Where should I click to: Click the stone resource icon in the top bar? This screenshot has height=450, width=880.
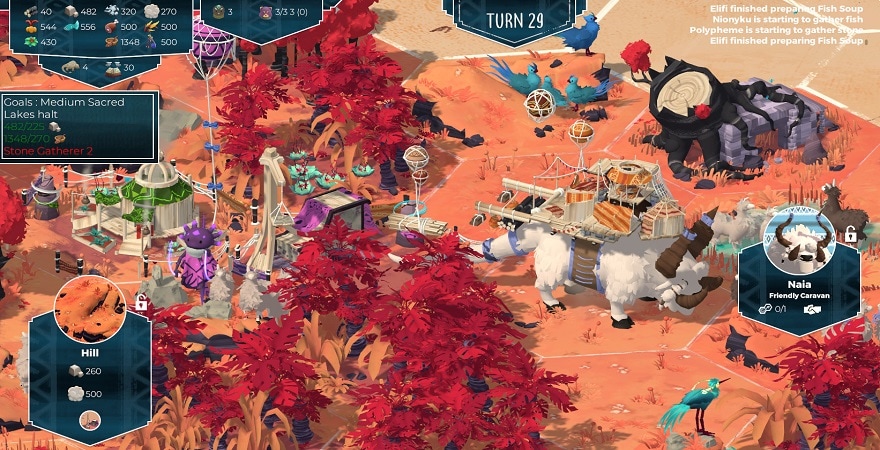pyautogui.click(x=73, y=12)
